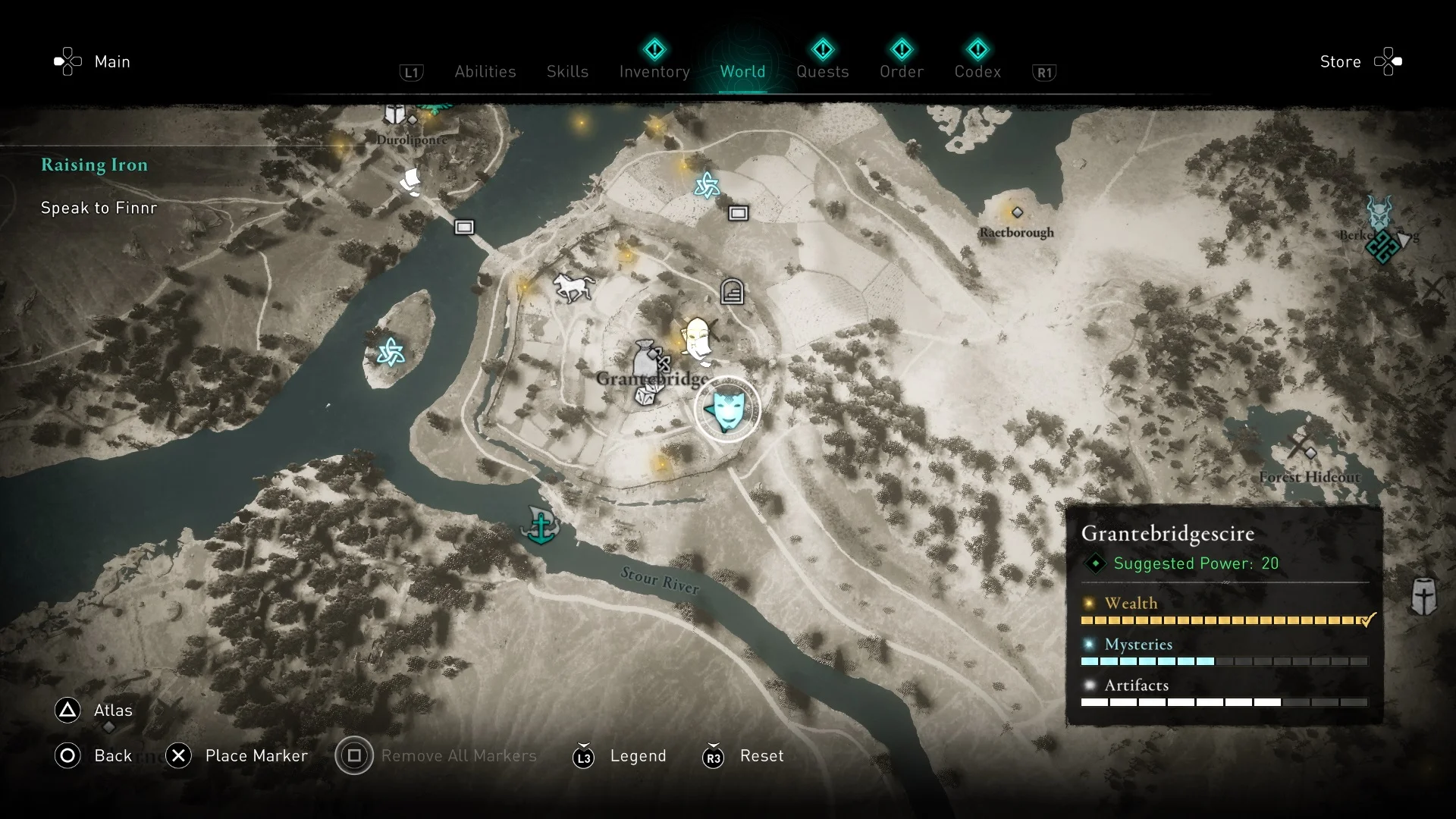Select the cyan mask marker in Grantebridge
This screenshot has height=819, width=1456.
(727, 409)
